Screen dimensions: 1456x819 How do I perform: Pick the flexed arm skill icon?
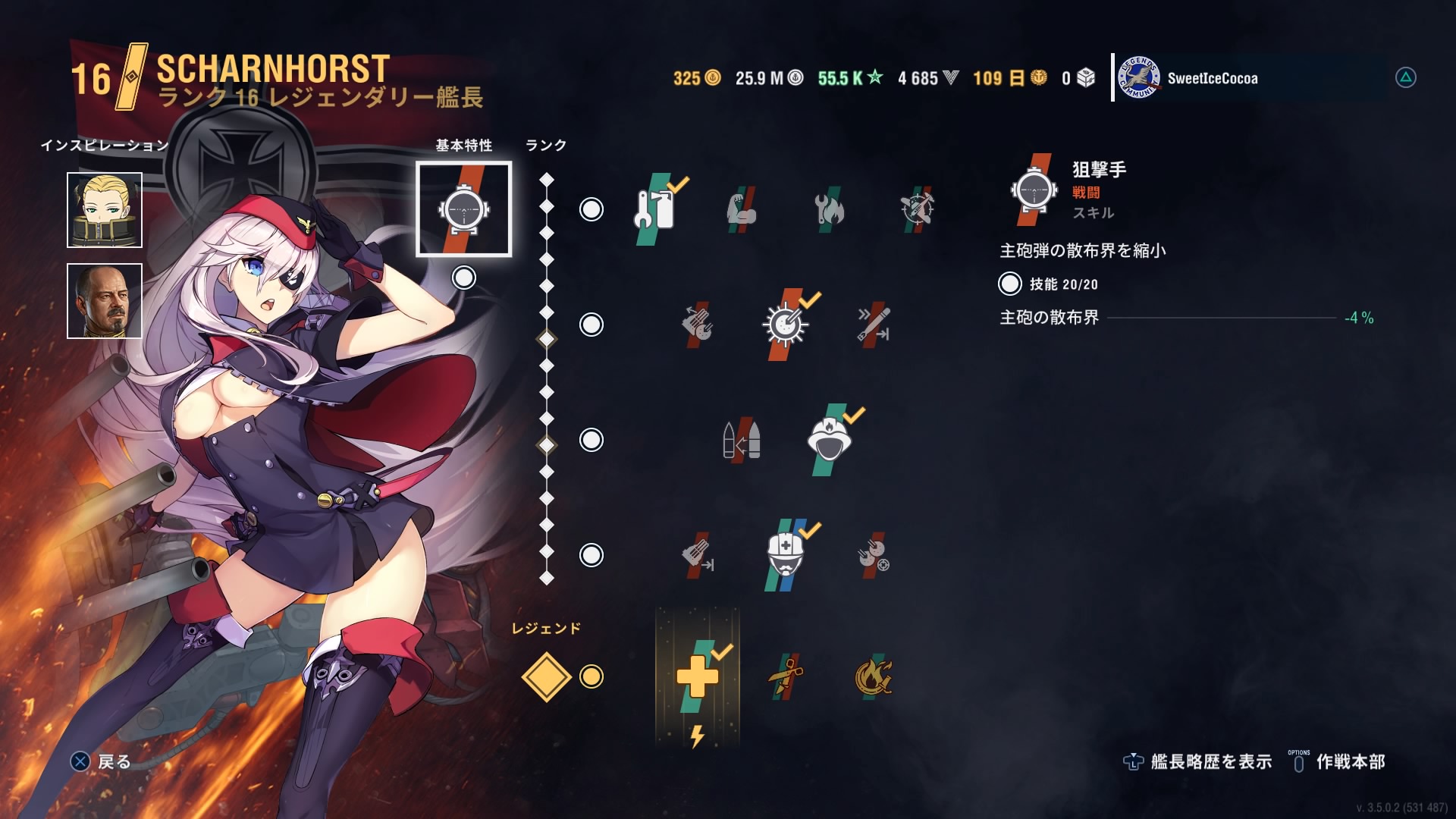tap(741, 209)
